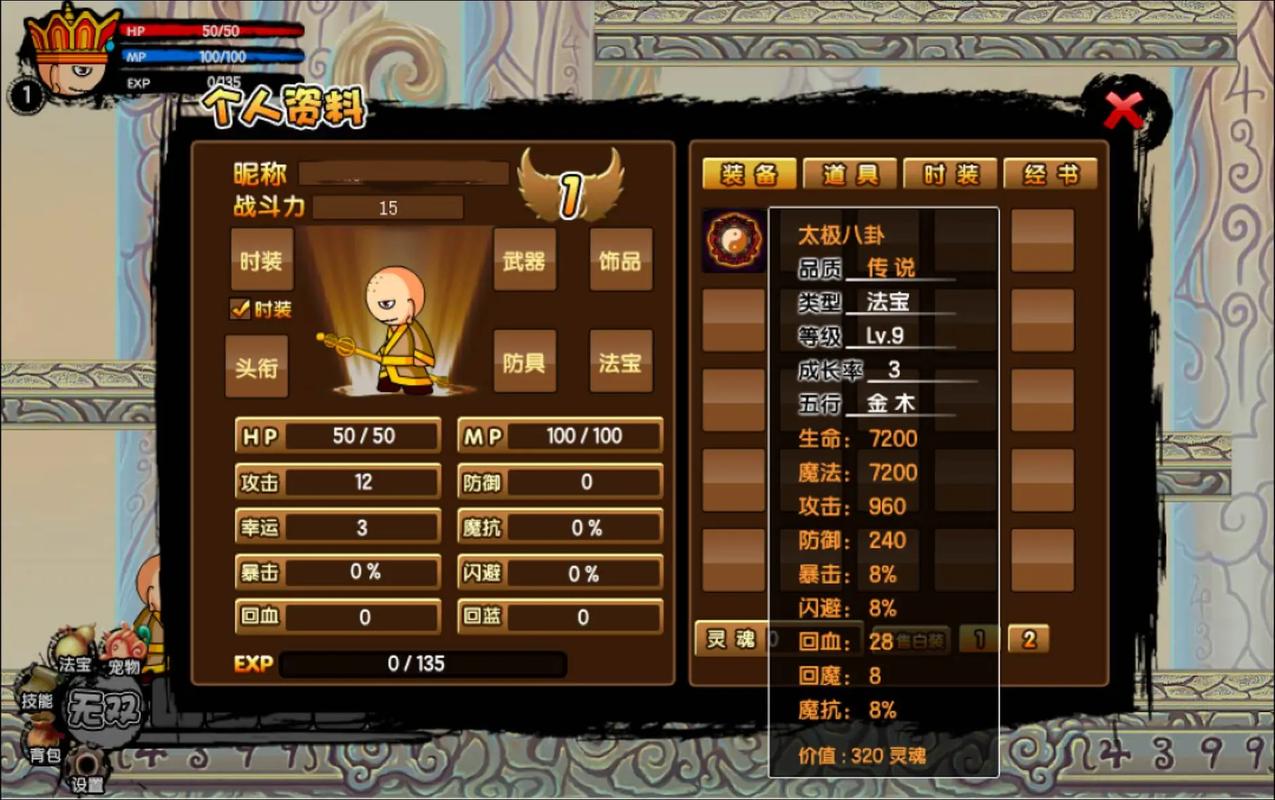Select the 饰品 accessory slot

tap(620, 260)
